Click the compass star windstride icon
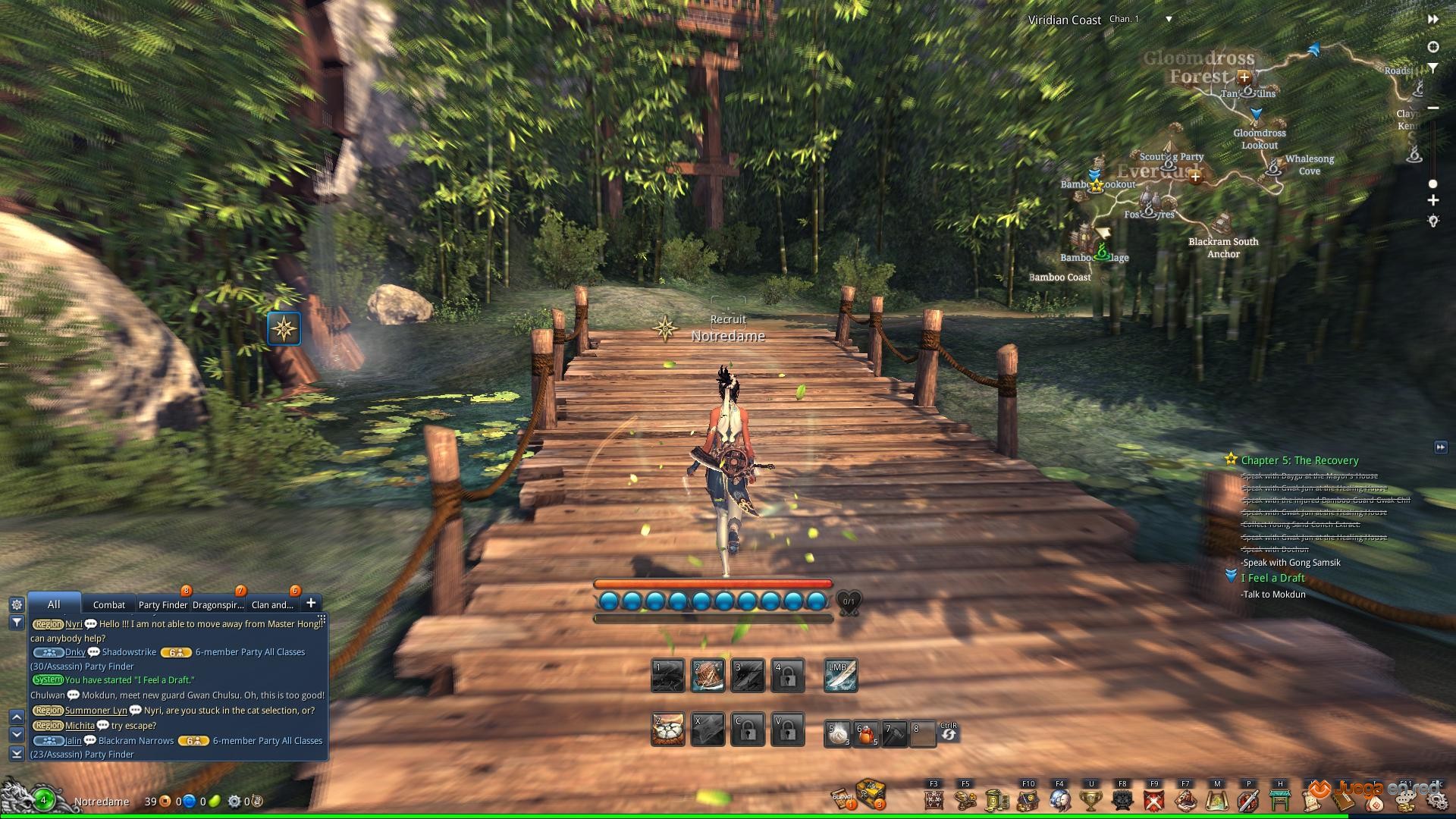 pyautogui.click(x=284, y=329)
